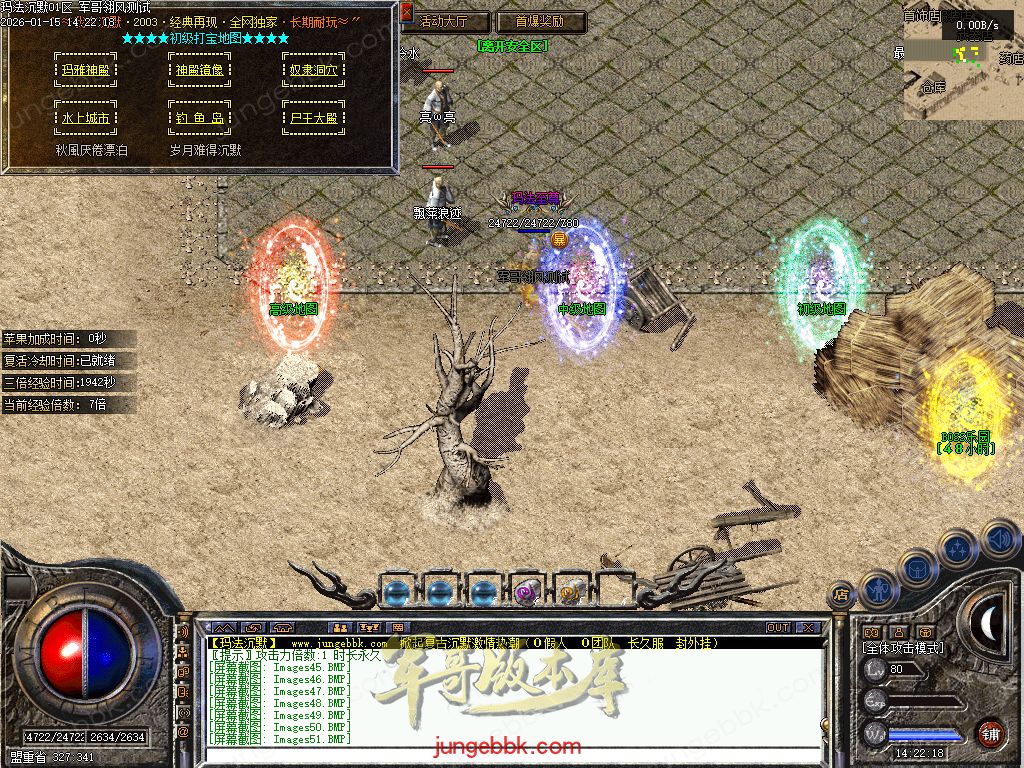Click the speaker sound button
This screenshot has height=768, width=1024.
coord(1000,541)
